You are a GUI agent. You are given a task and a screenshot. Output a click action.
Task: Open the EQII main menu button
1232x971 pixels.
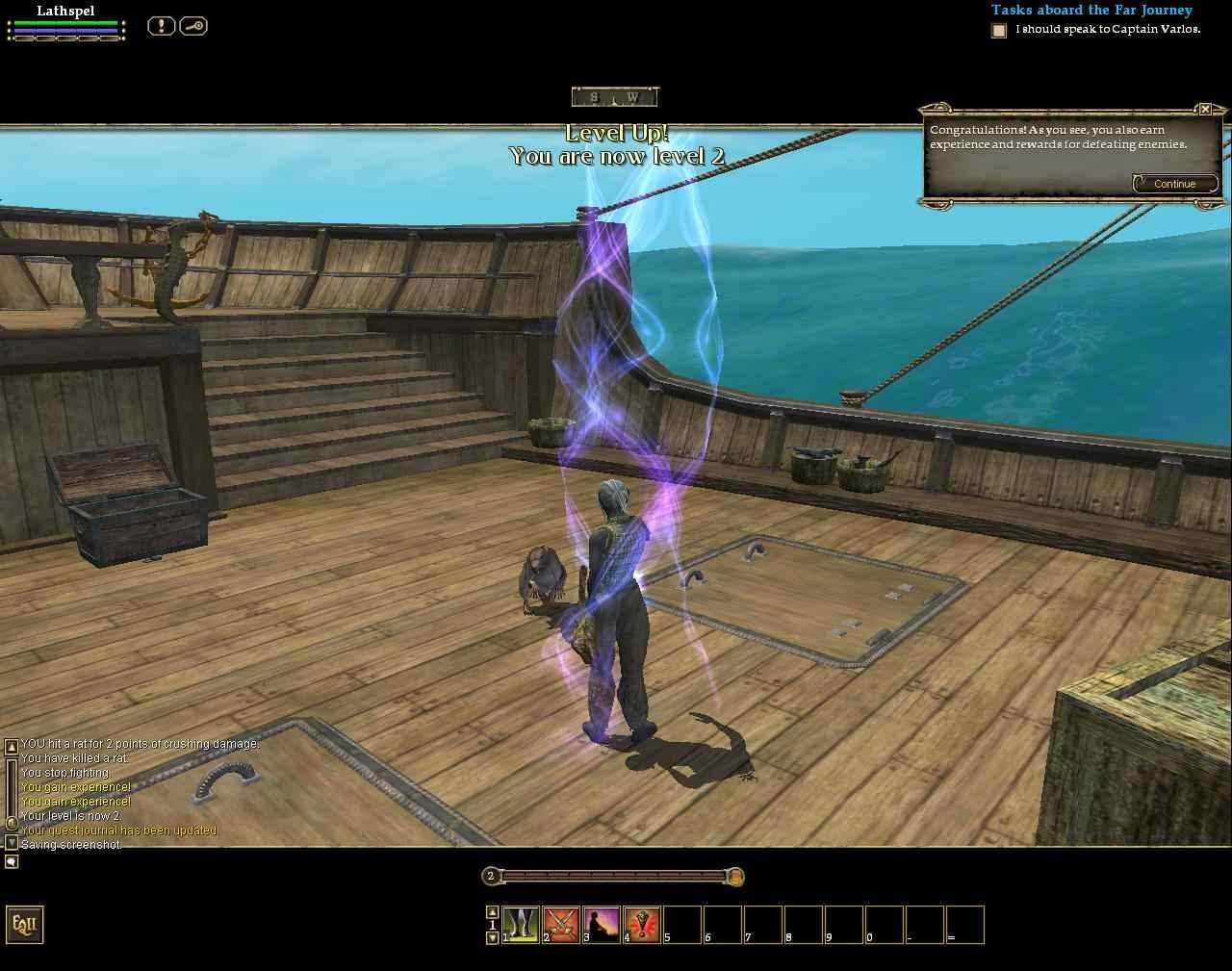point(24,925)
